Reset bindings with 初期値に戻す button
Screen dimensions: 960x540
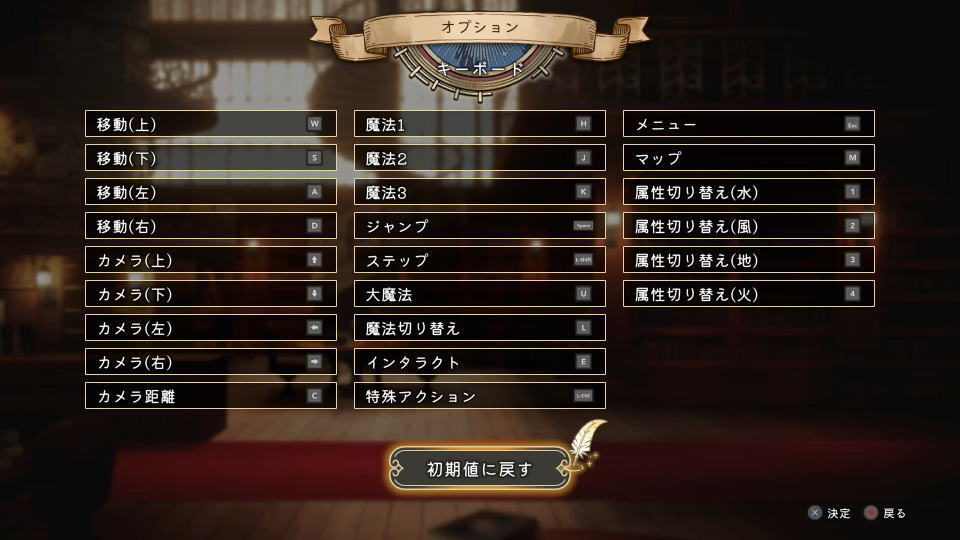(480, 468)
